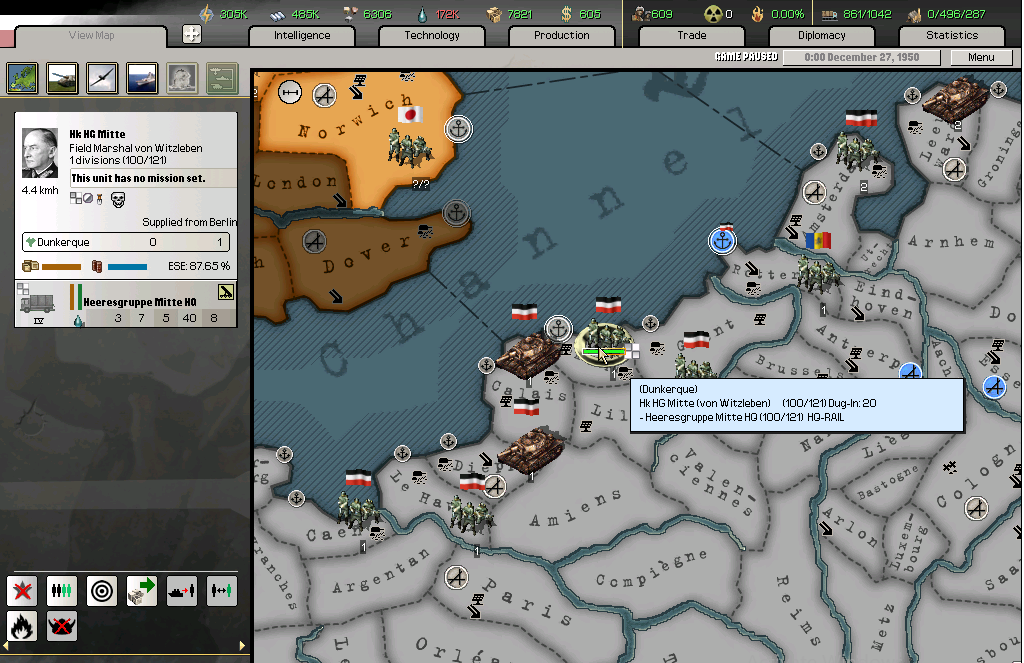Activate the bullseye target order button
Image resolution: width=1024 pixels, height=663 pixels.
tap(102, 590)
